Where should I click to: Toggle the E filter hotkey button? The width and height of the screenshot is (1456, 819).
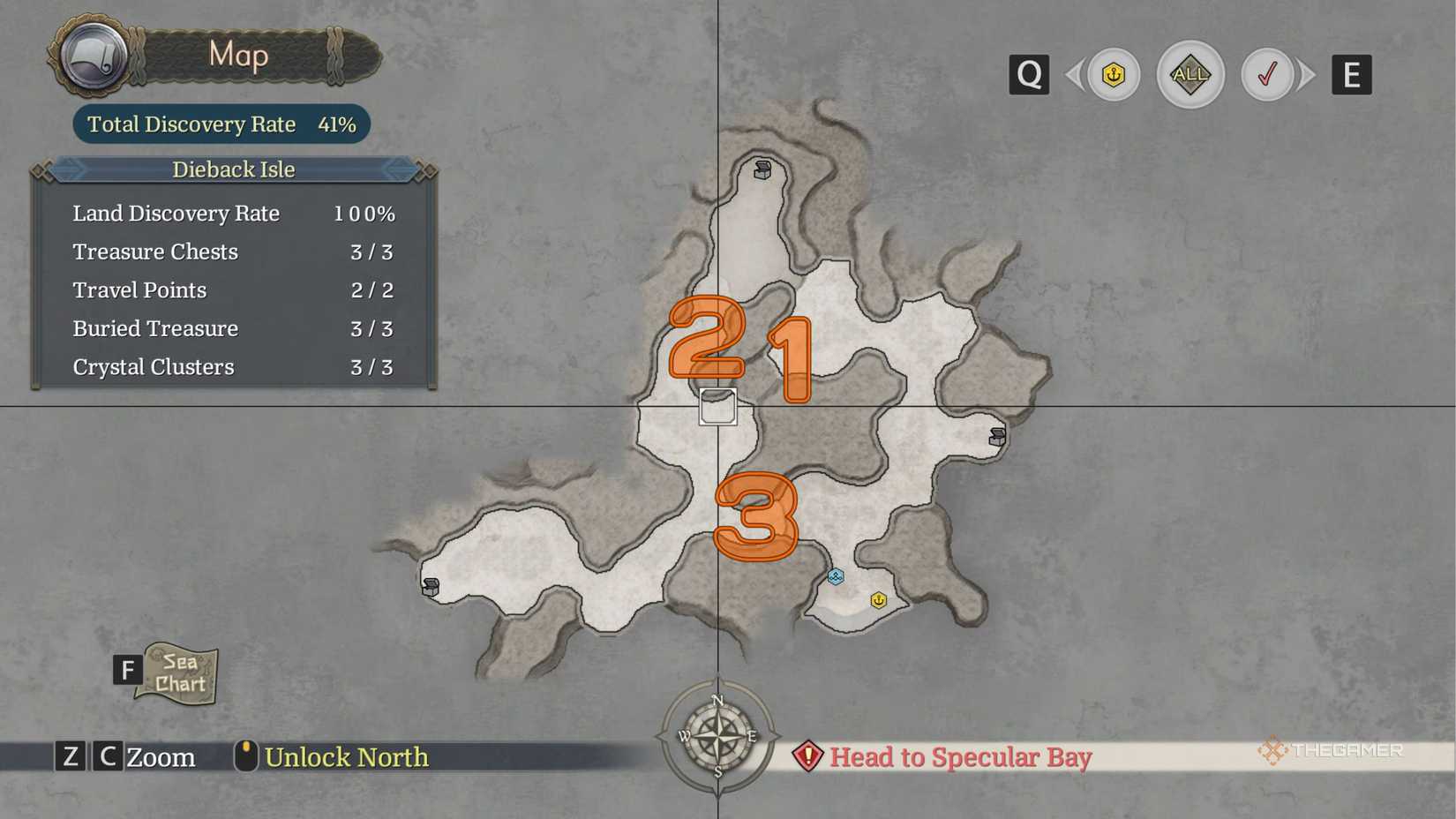[1351, 75]
